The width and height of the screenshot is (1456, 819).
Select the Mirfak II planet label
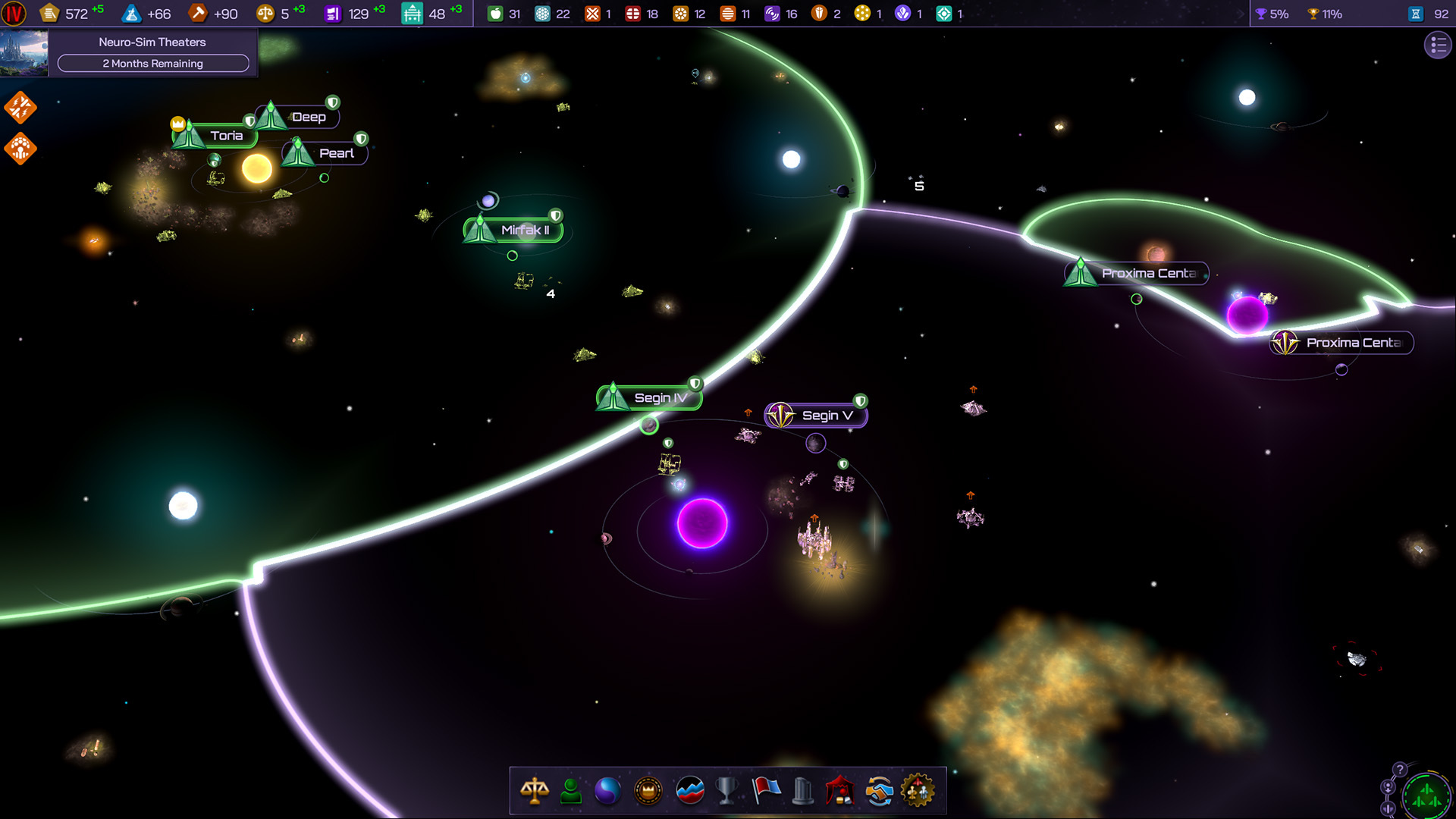pos(524,231)
